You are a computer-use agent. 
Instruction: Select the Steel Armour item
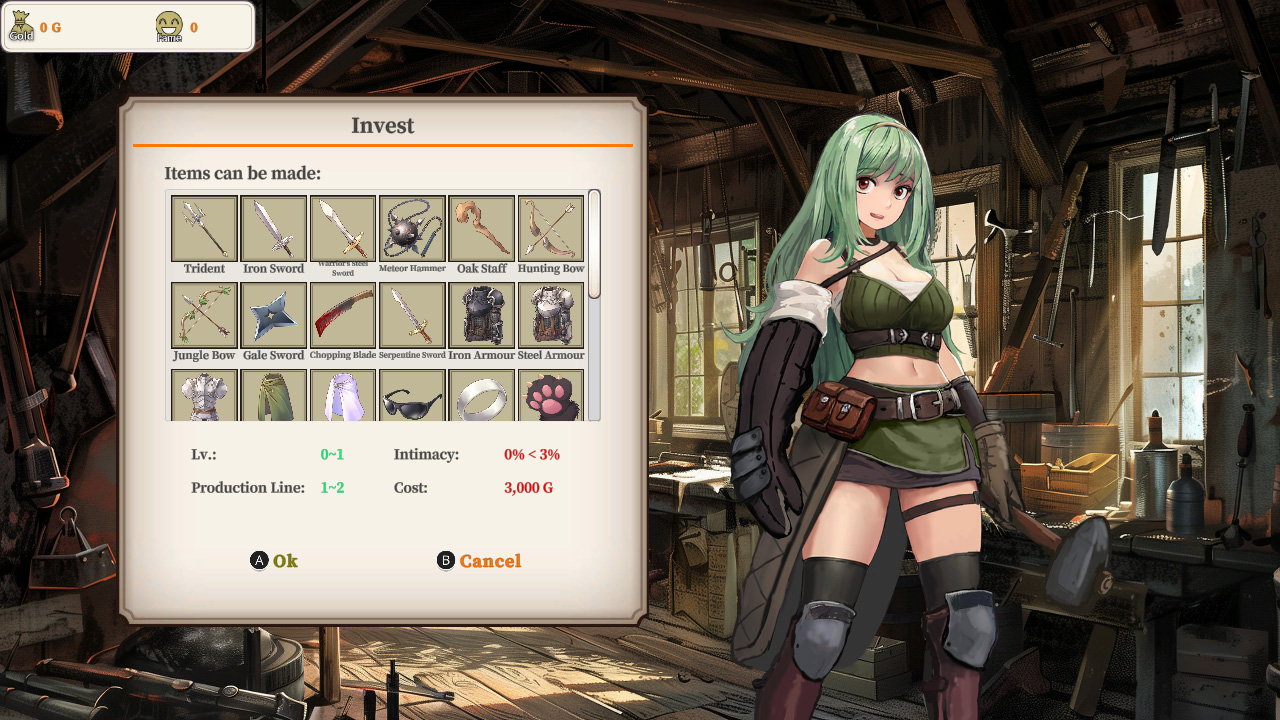tap(550, 314)
